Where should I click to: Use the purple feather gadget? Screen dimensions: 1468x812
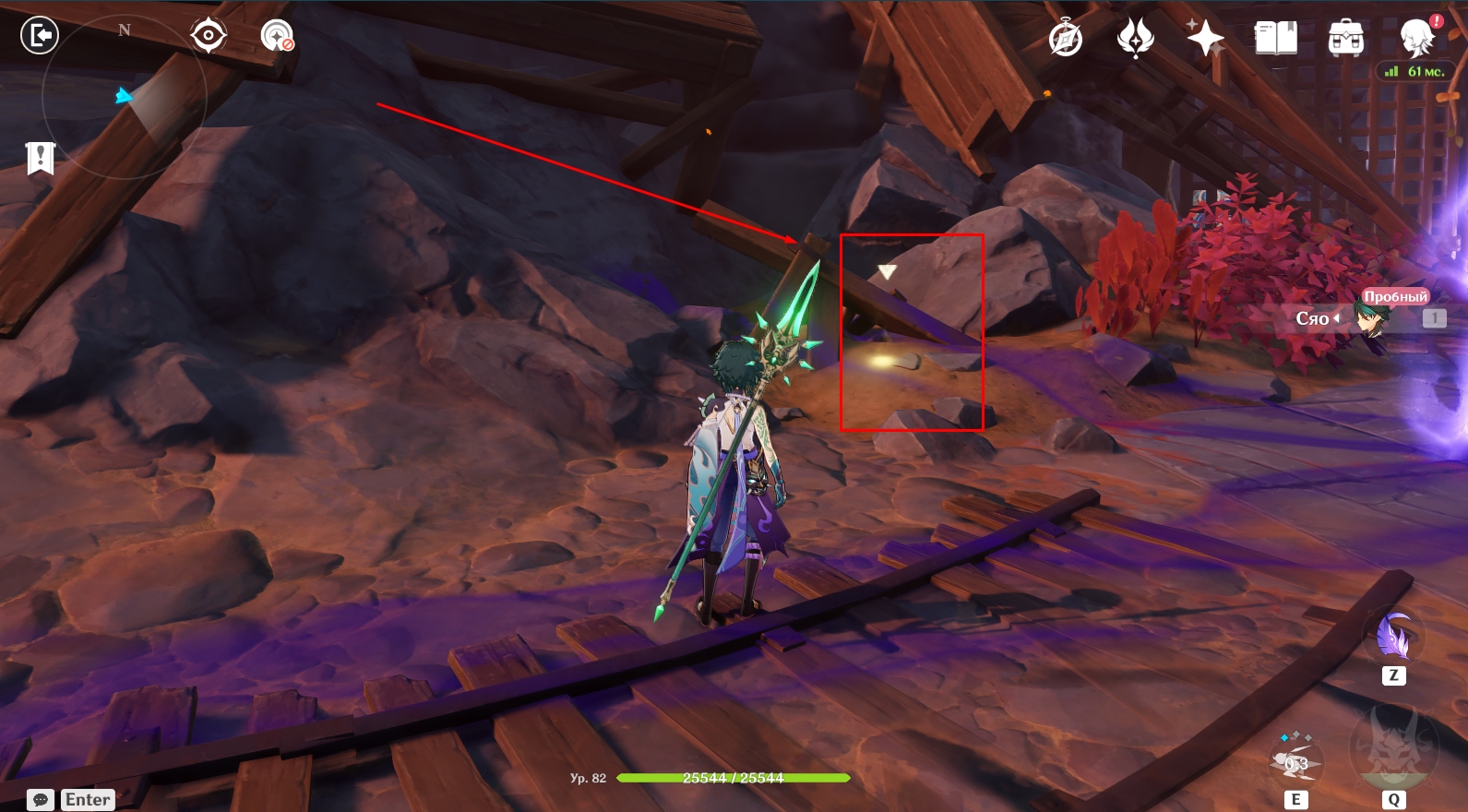tap(1394, 637)
